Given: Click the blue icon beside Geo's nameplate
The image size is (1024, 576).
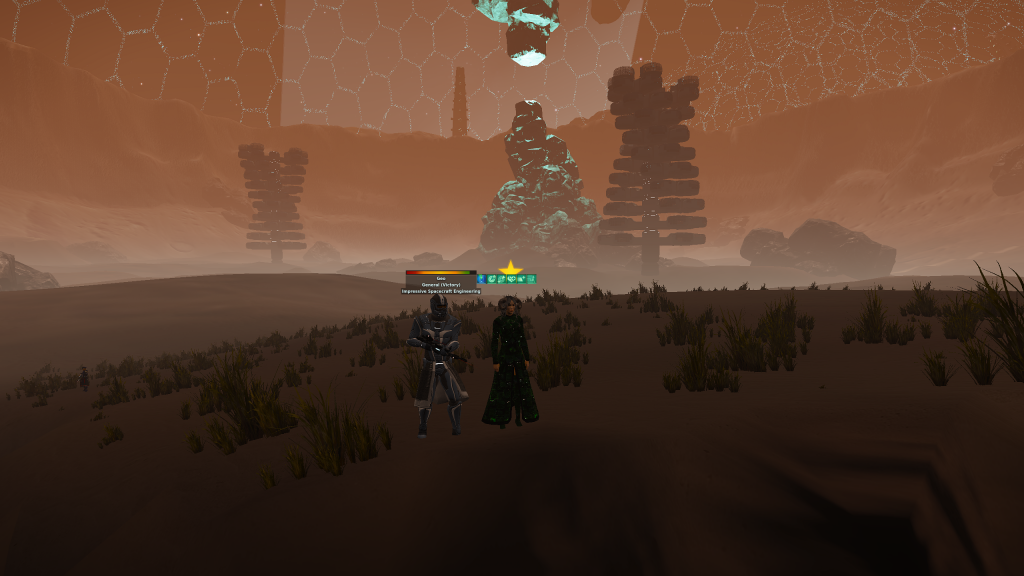Looking at the screenshot, I should [482, 279].
